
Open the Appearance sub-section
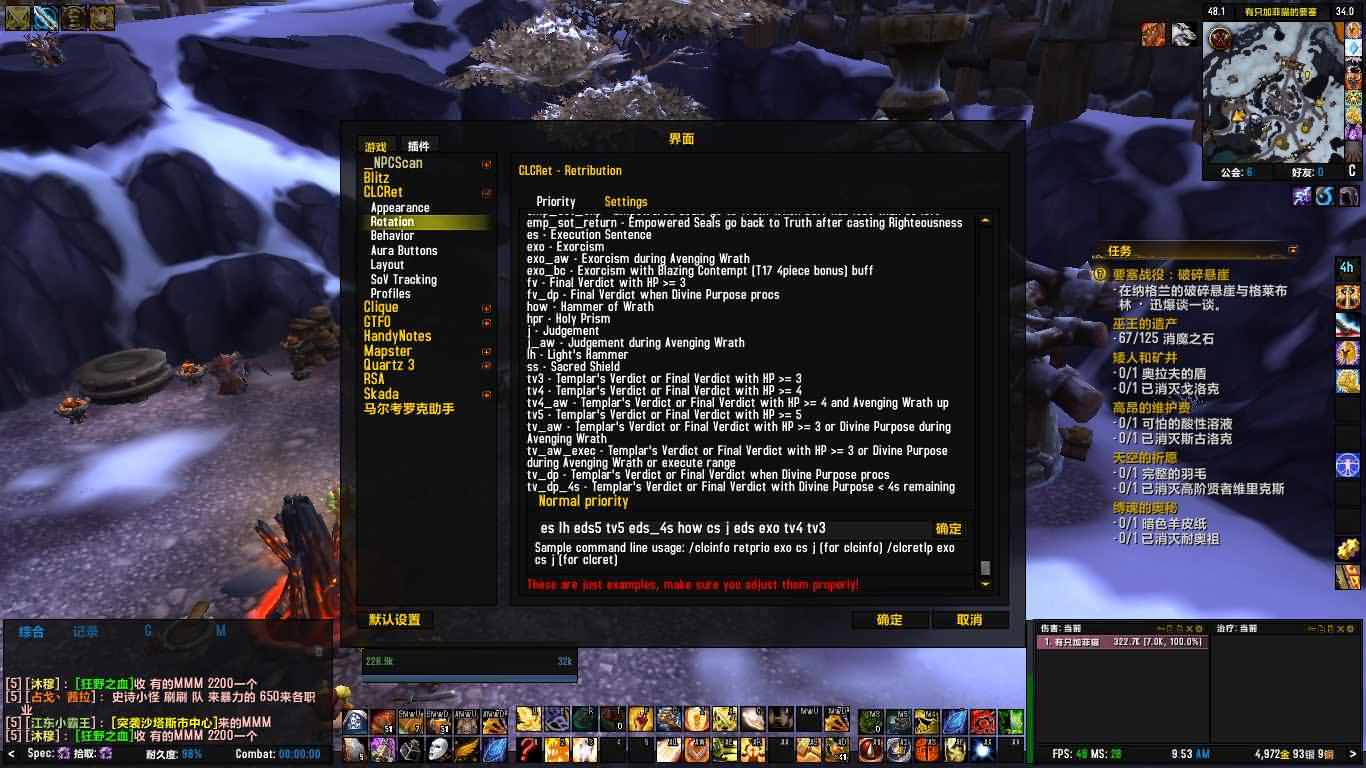[400, 207]
